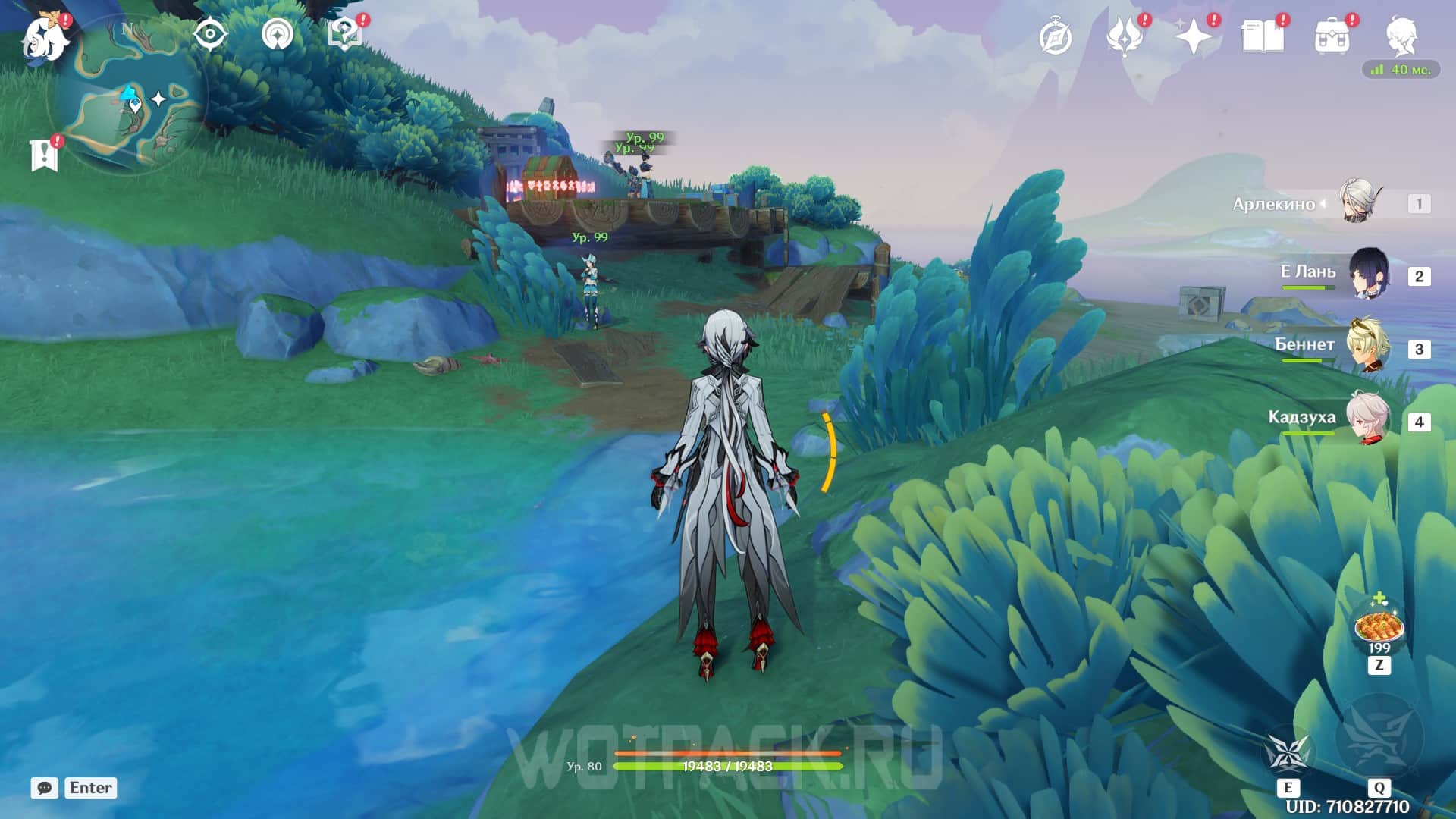Open the chat speech-bubble button
The height and width of the screenshot is (819, 1456).
(x=44, y=788)
